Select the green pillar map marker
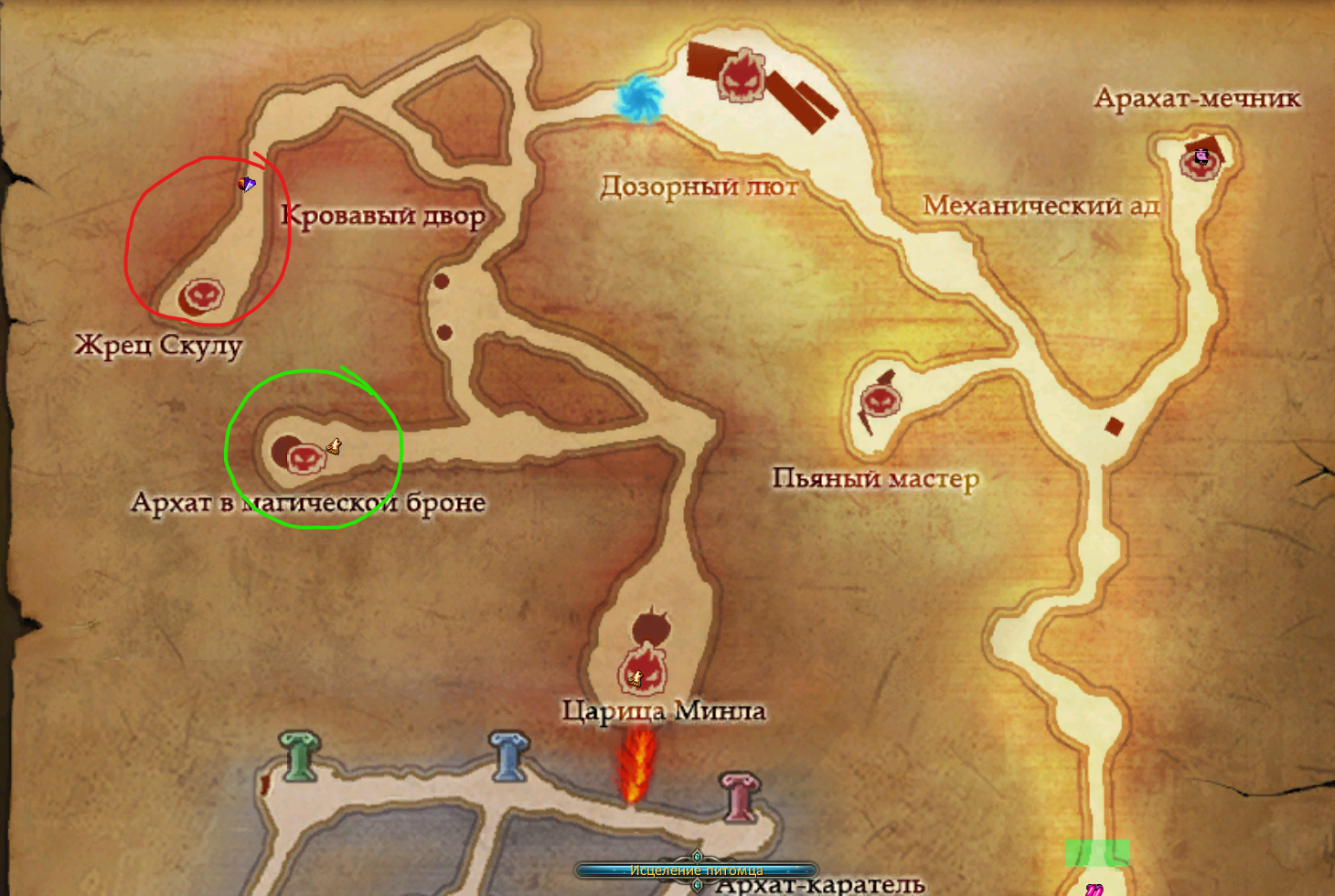The height and width of the screenshot is (896, 1335). (x=300, y=756)
